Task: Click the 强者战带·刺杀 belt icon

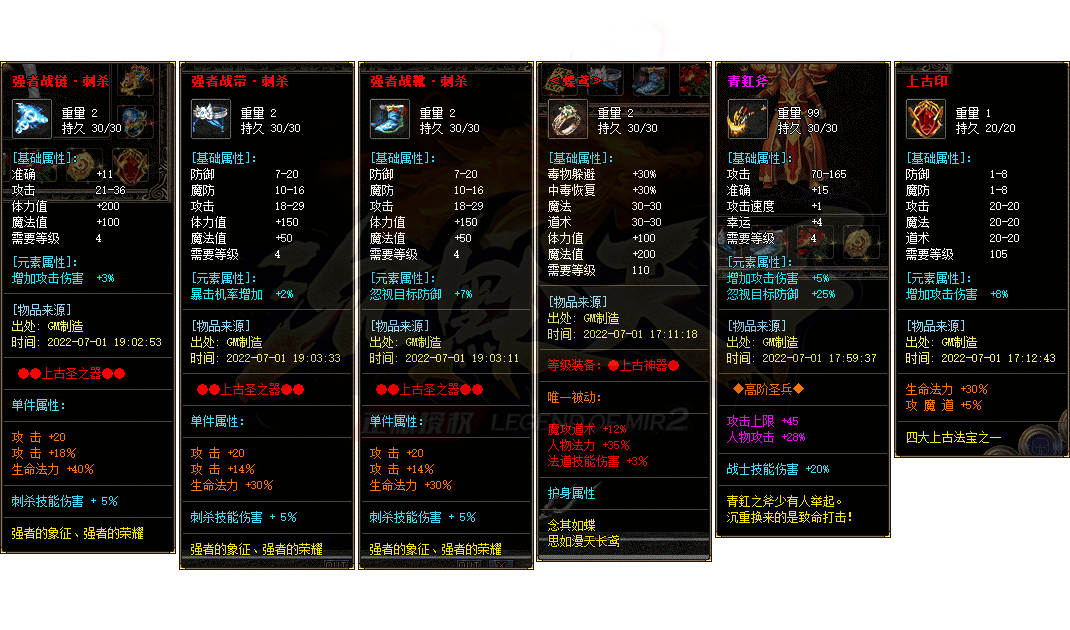Action: coord(211,119)
